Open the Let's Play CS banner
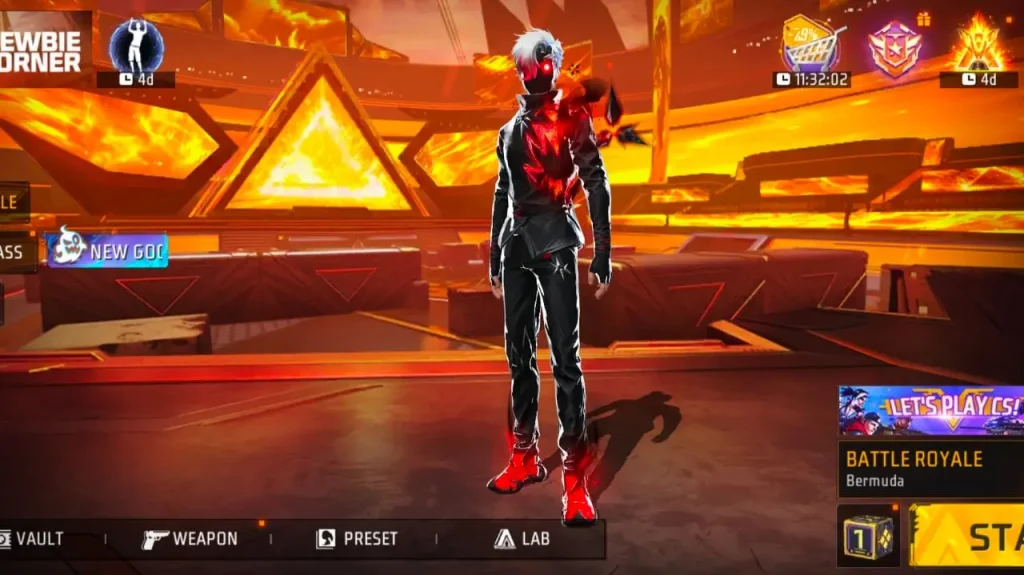Screen dimensions: 1024x575 coord(930,410)
